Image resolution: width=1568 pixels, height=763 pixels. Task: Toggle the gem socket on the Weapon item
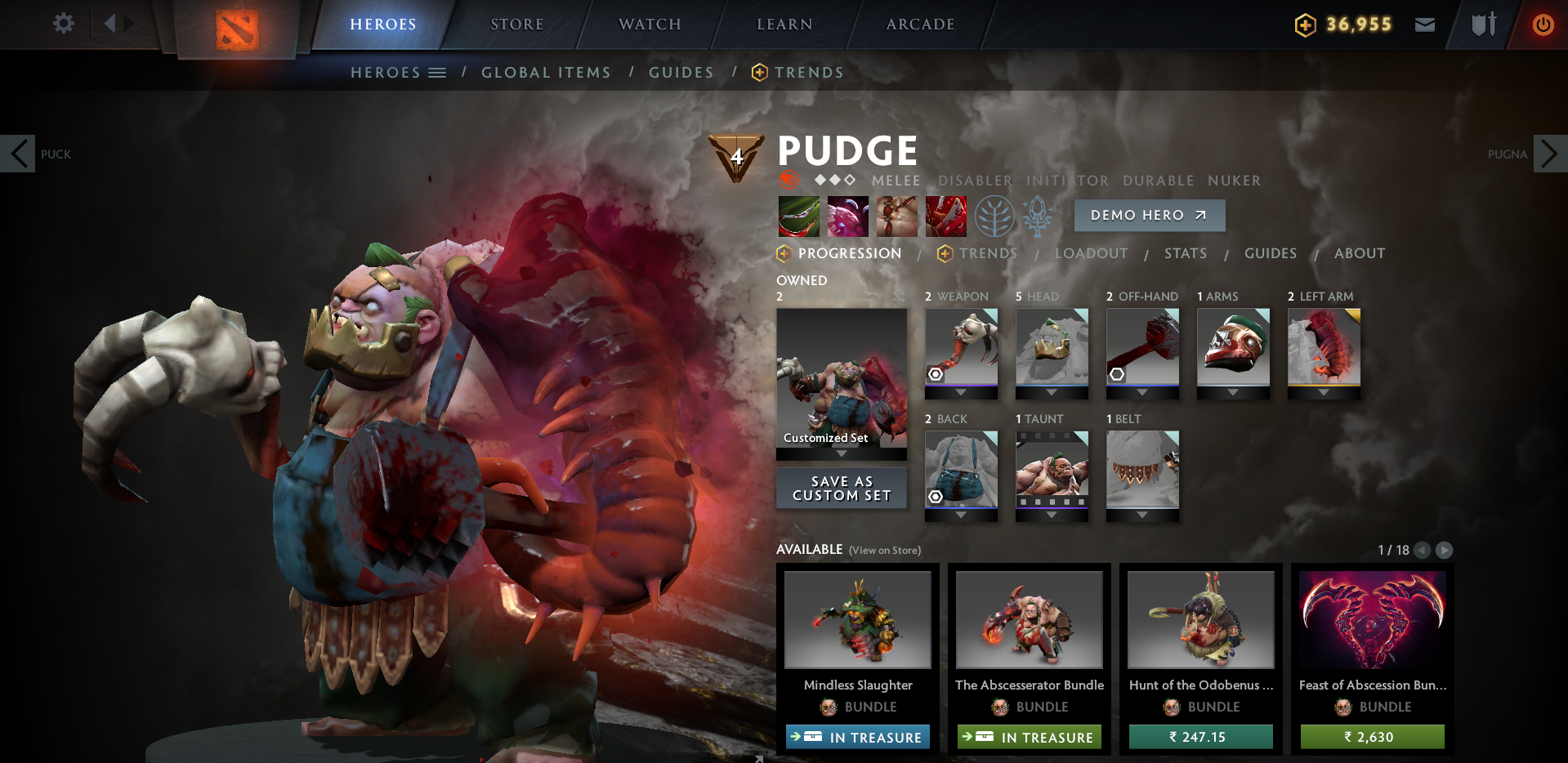(936, 373)
